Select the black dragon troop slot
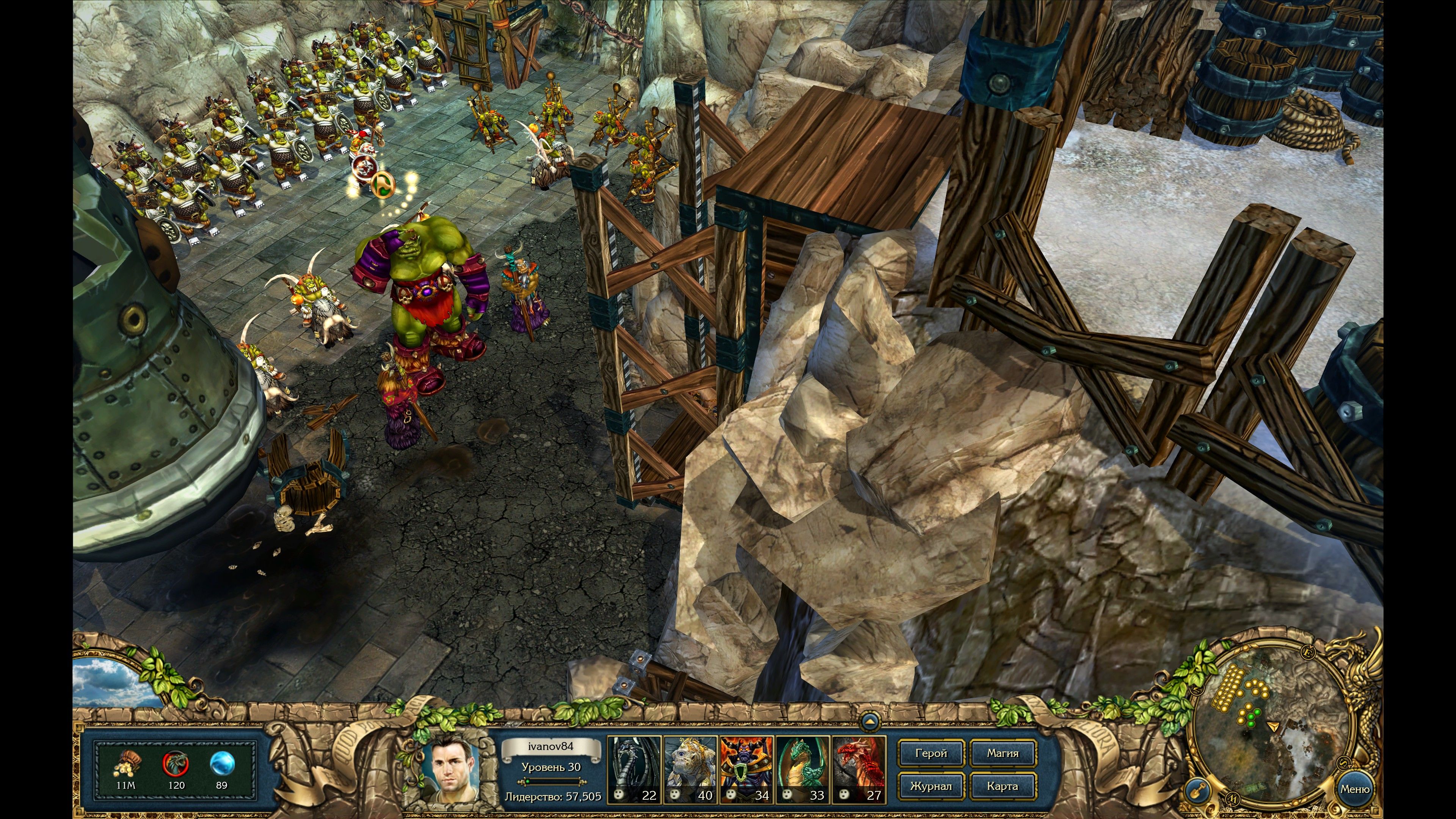The image size is (1456, 819). click(x=634, y=769)
